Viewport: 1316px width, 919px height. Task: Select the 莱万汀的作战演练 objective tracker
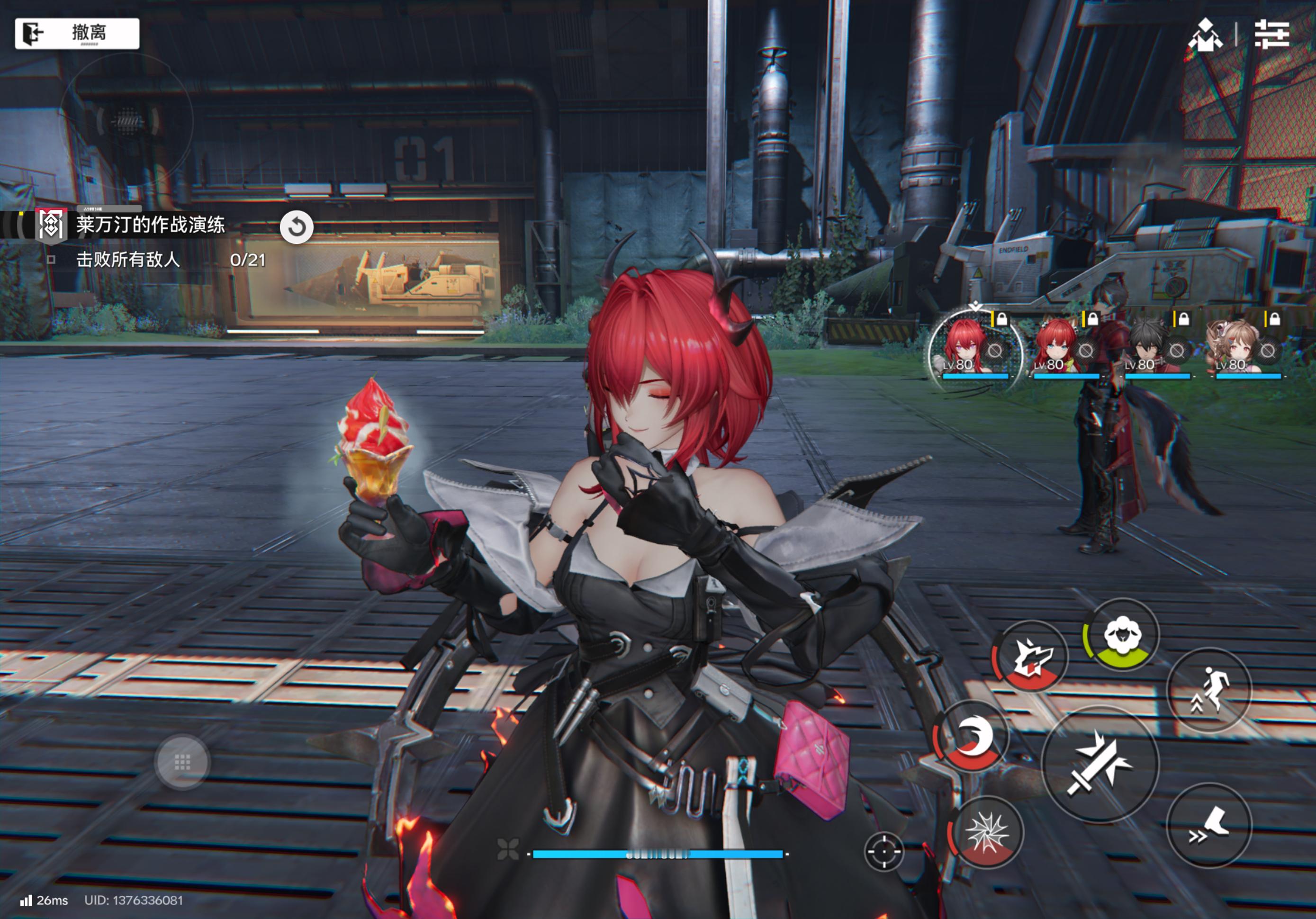coord(150,225)
